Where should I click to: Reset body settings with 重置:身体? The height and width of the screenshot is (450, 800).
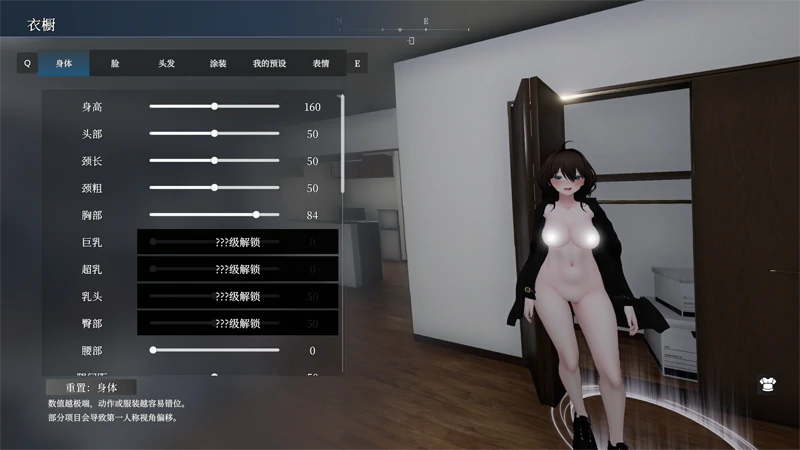pyautogui.click(x=91, y=386)
